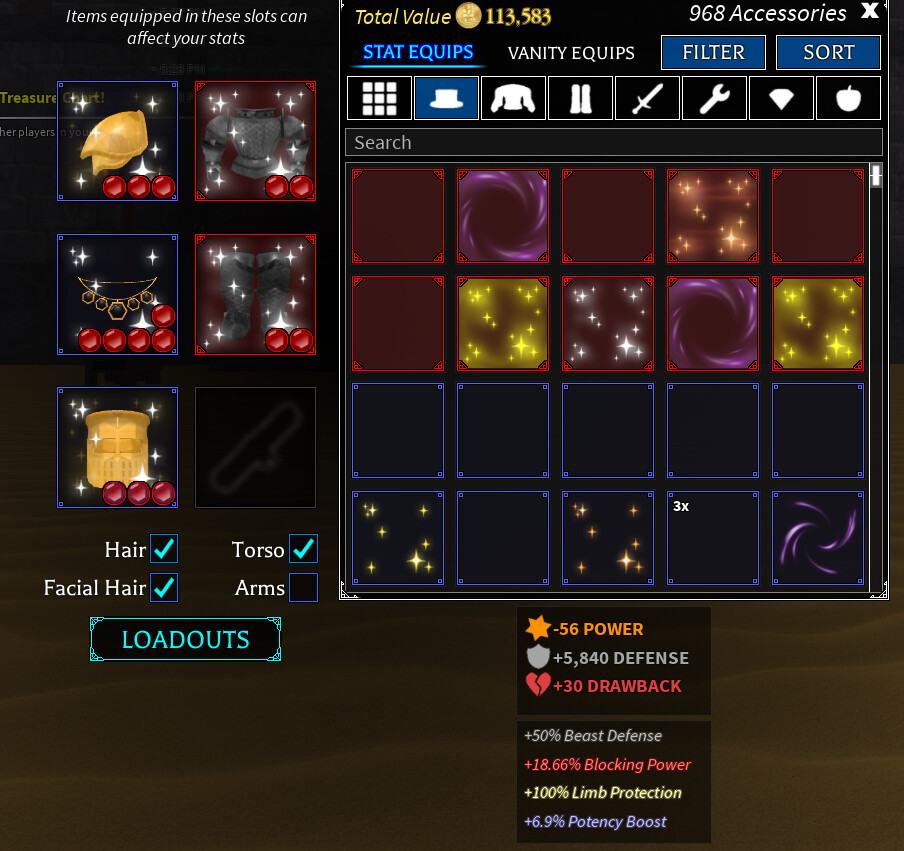This screenshot has width=904, height=851.
Task: Select the apple consumables category
Action: [848, 98]
